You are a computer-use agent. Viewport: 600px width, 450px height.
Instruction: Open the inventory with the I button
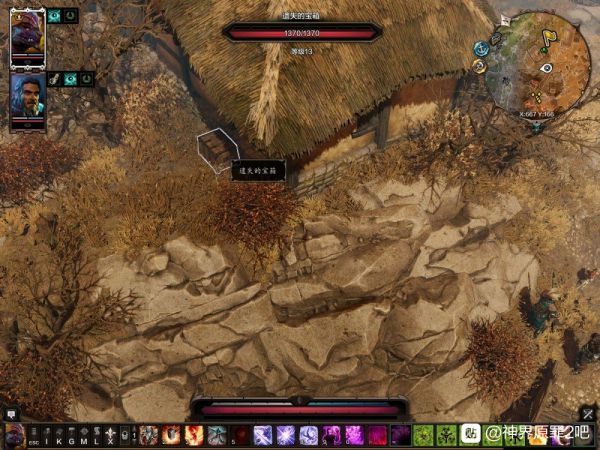click(x=46, y=436)
